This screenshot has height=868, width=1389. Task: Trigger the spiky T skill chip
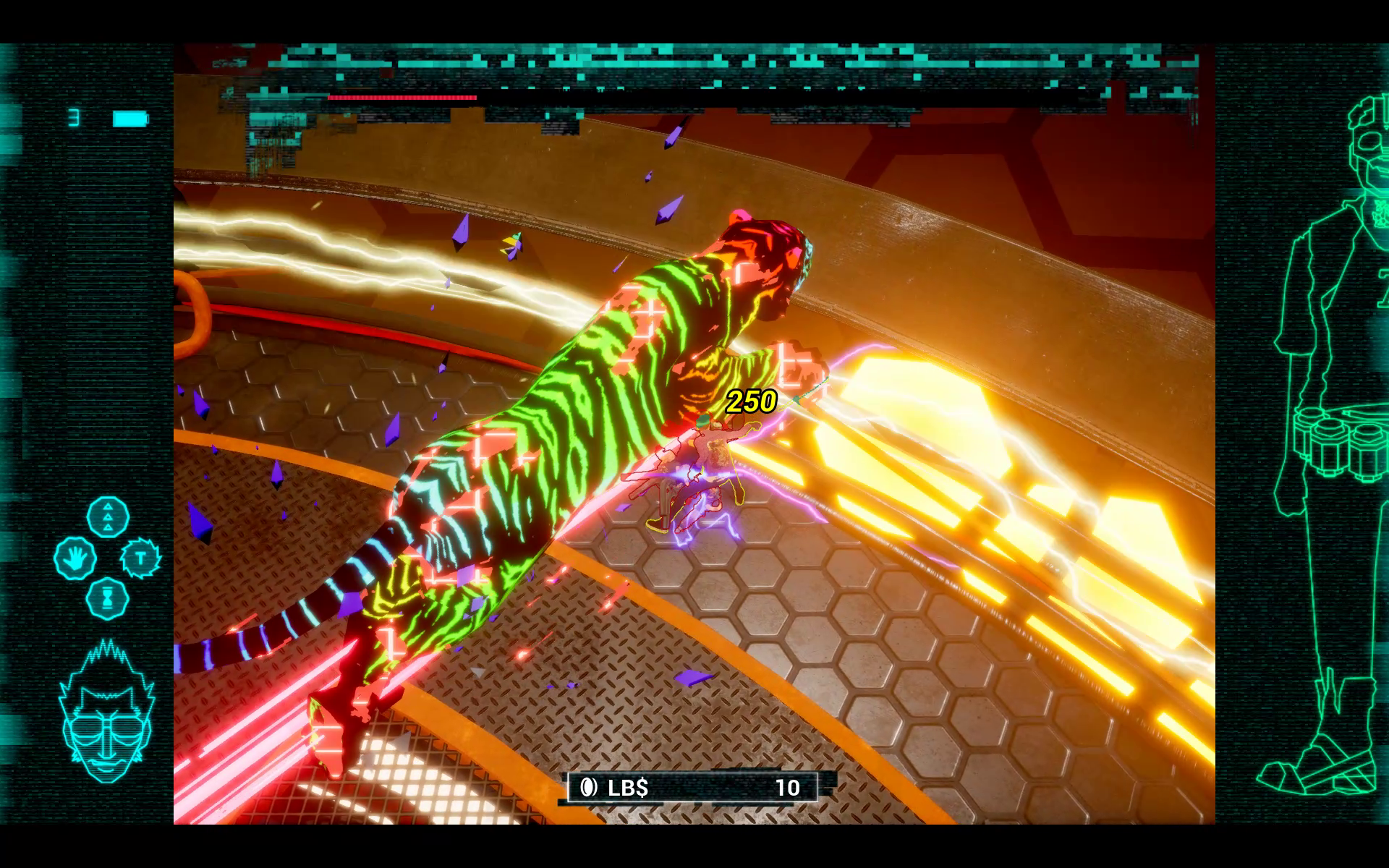(140, 558)
